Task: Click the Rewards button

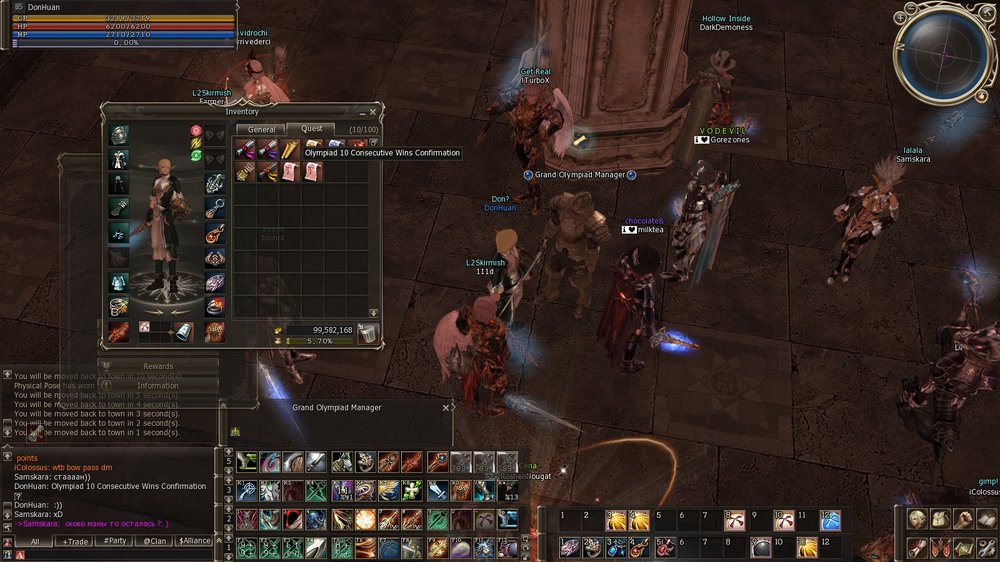Action: (158, 367)
